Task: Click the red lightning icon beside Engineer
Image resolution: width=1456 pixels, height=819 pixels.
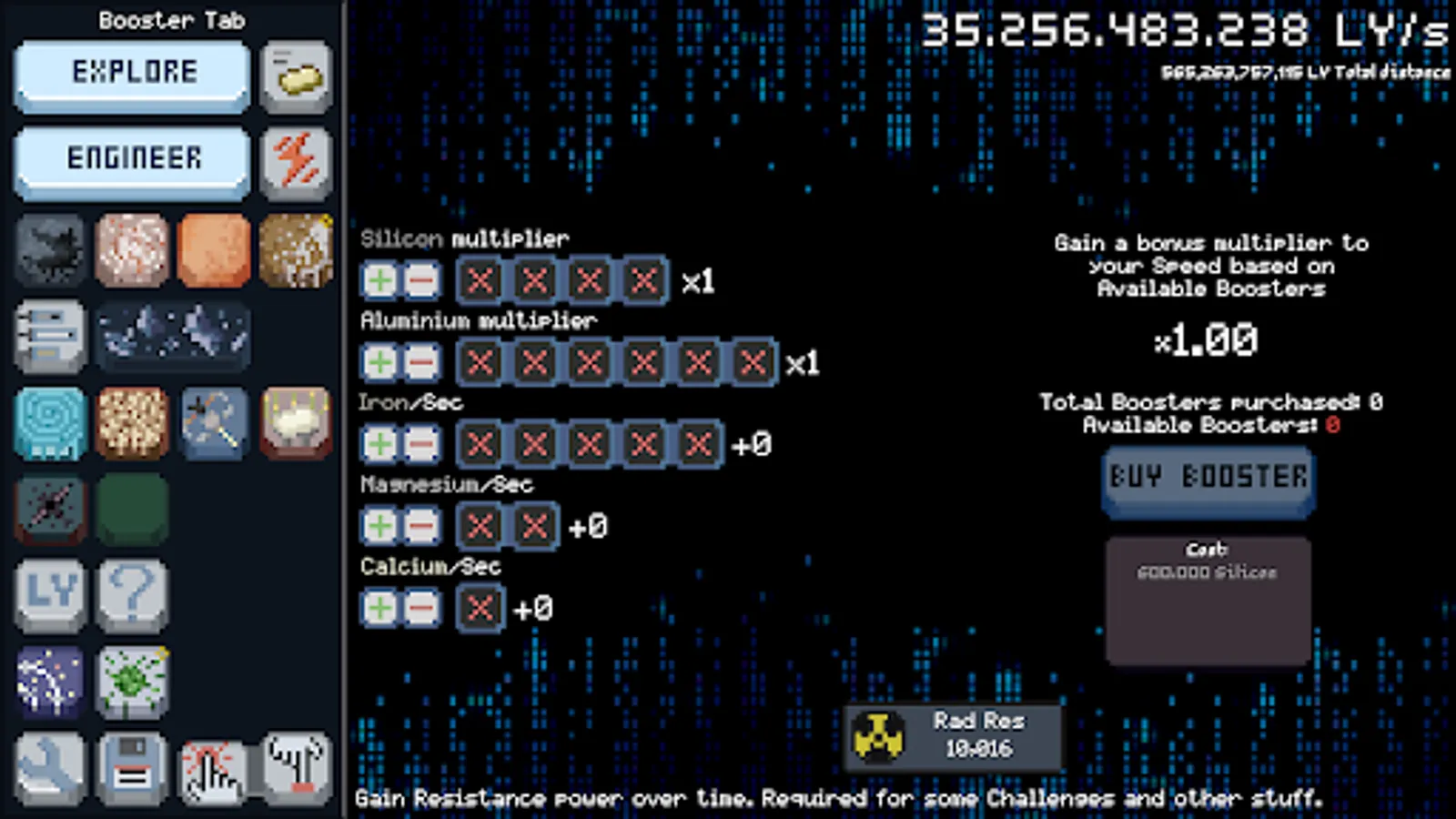Action: coord(296,164)
